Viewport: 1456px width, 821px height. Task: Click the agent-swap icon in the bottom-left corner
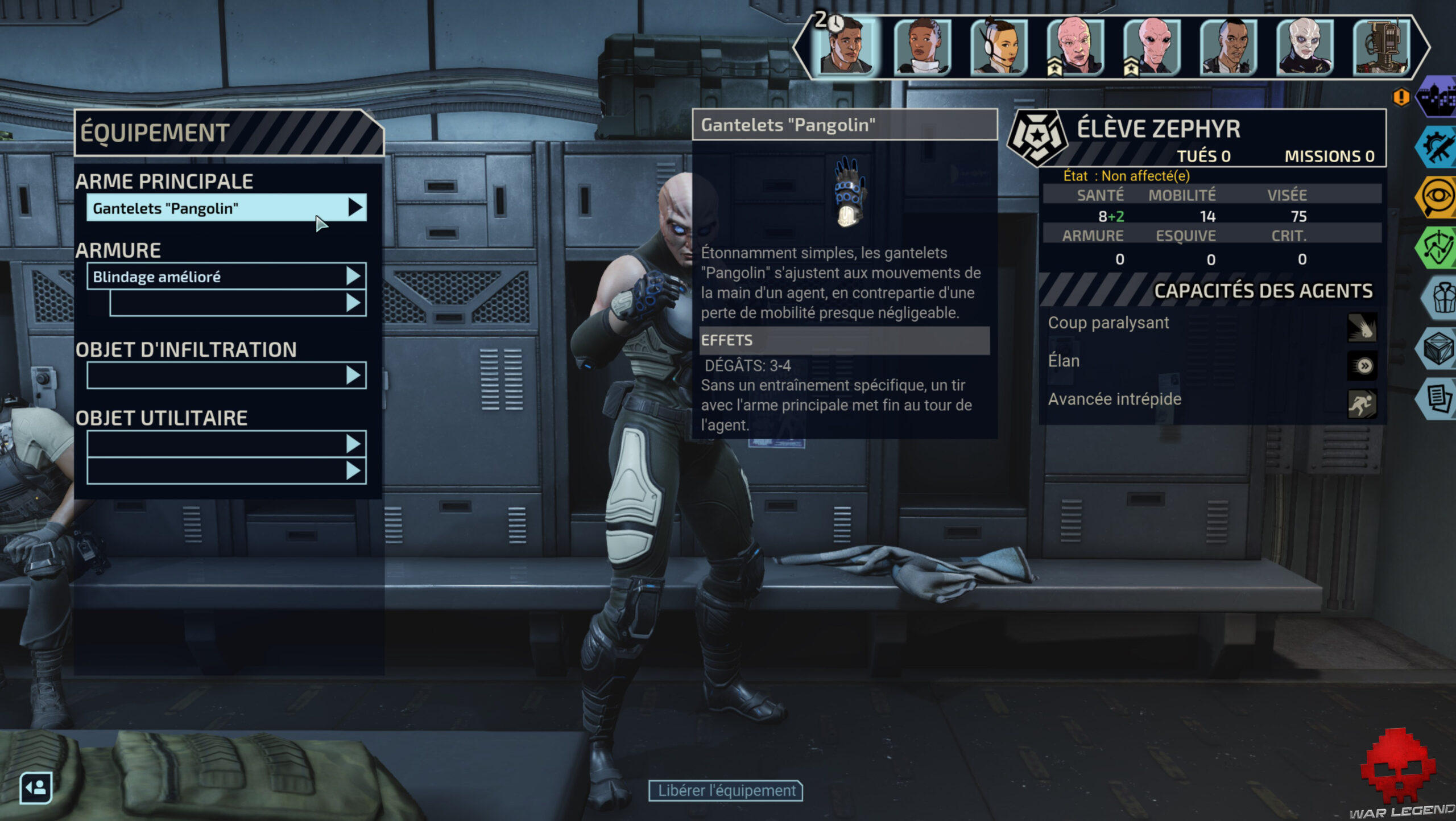pyautogui.click(x=36, y=788)
